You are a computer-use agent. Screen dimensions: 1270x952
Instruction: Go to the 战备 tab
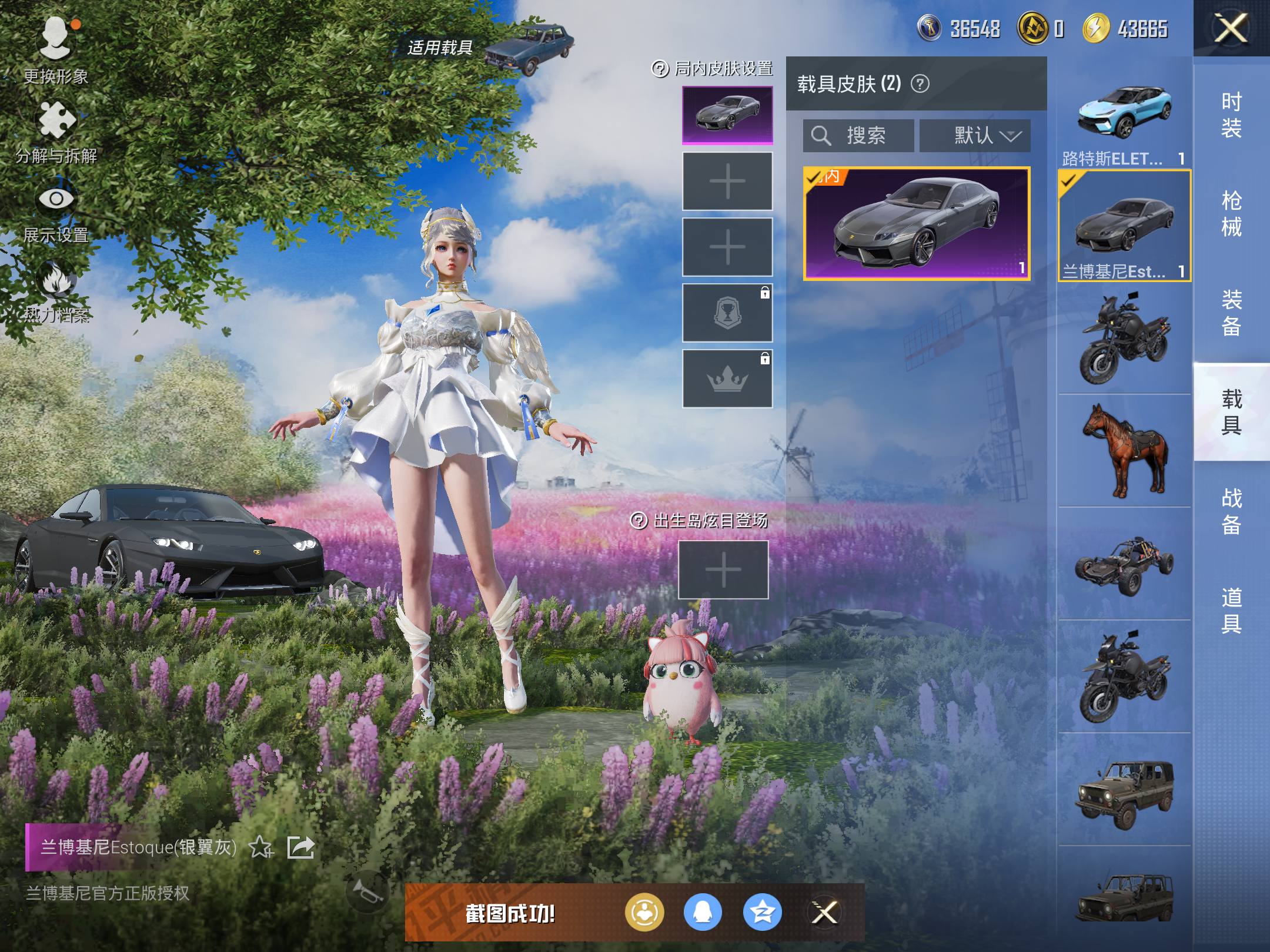tap(1231, 511)
